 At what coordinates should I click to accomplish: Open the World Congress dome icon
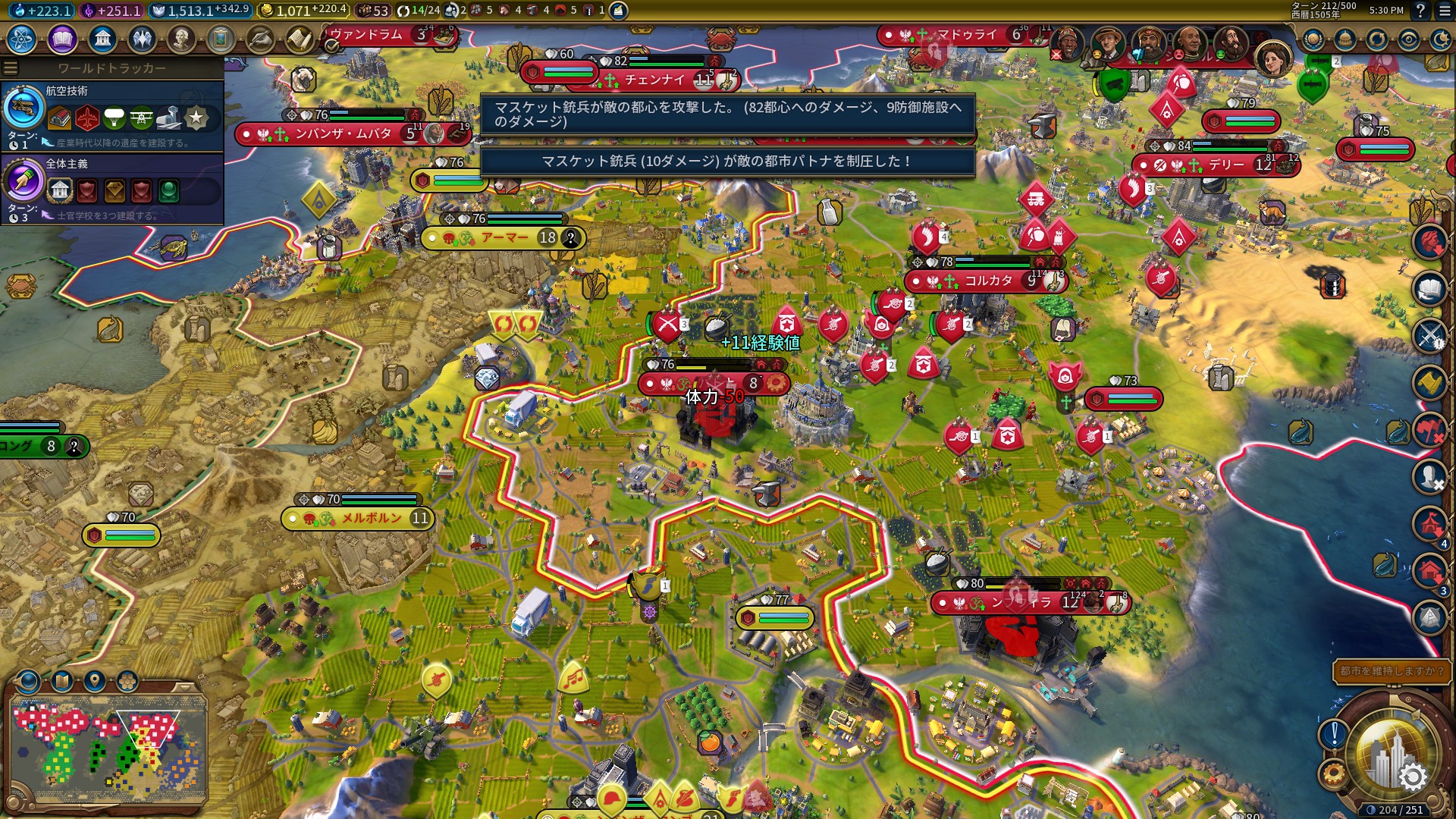[x=1345, y=39]
